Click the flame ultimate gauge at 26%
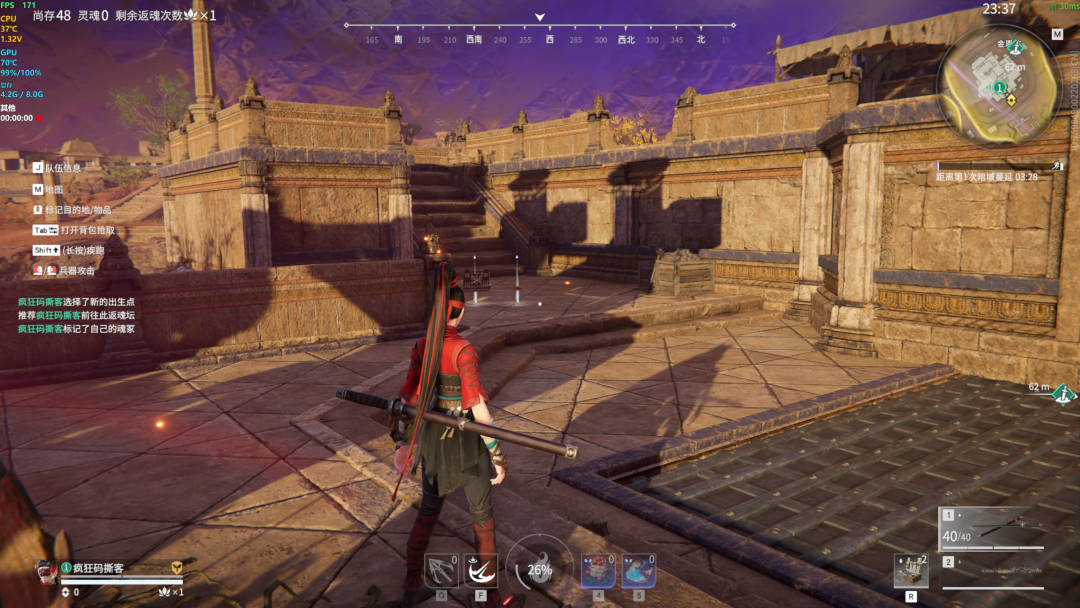This screenshot has width=1080, height=608. click(540, 569)
